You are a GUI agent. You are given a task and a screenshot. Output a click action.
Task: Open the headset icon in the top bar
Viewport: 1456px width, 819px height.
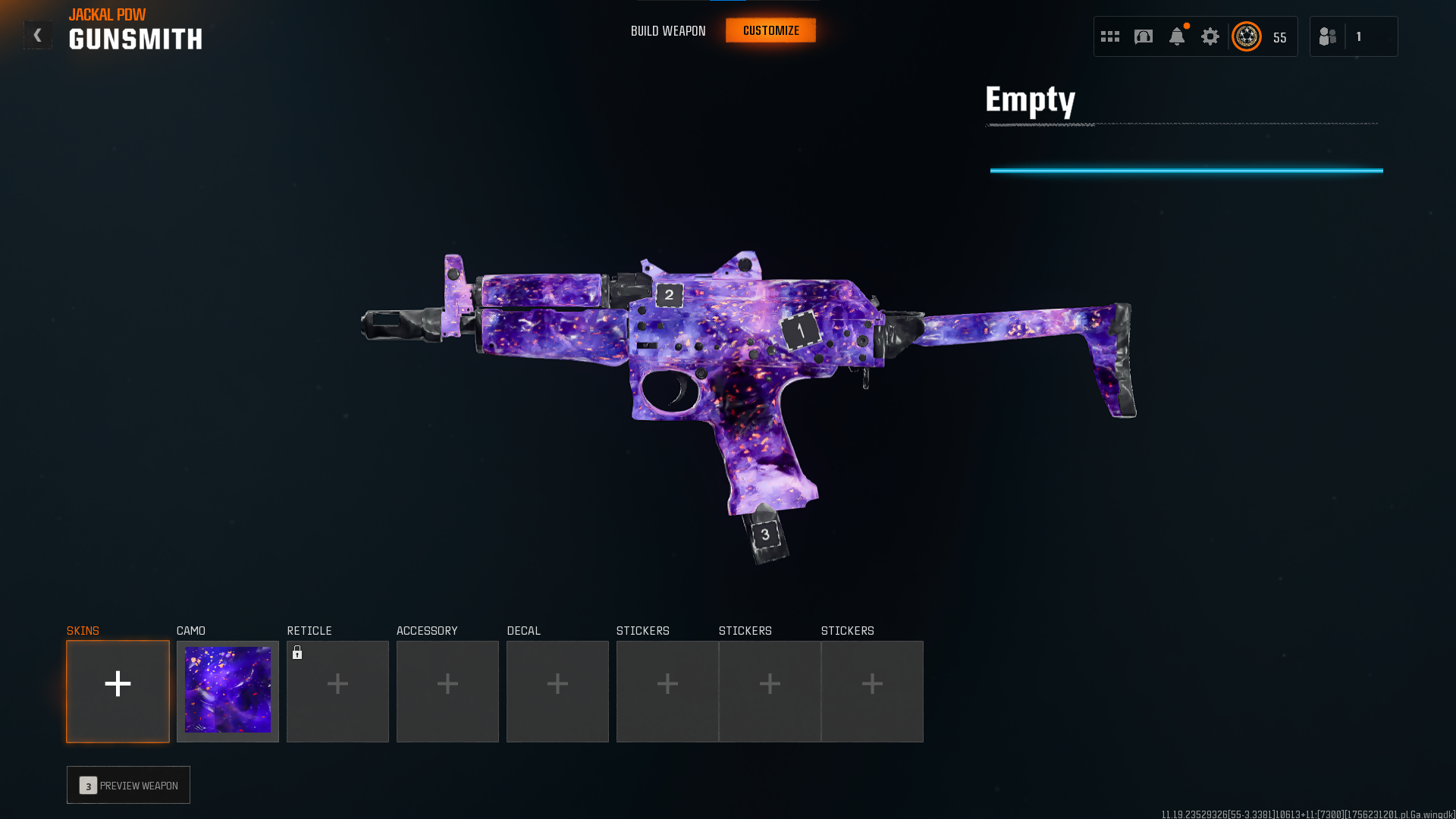(x=1144, y=36)
